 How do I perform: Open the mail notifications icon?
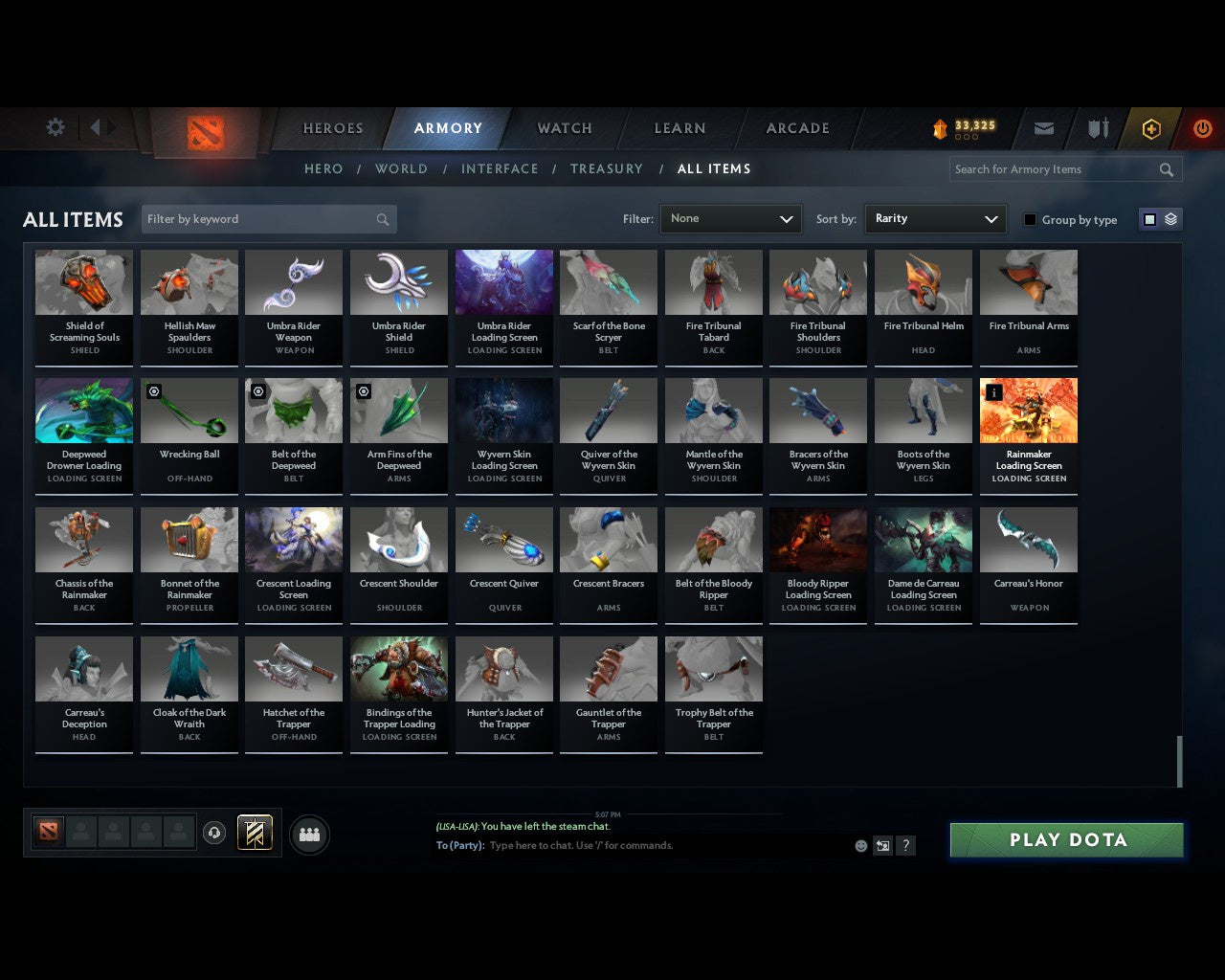click(1043, 127)
